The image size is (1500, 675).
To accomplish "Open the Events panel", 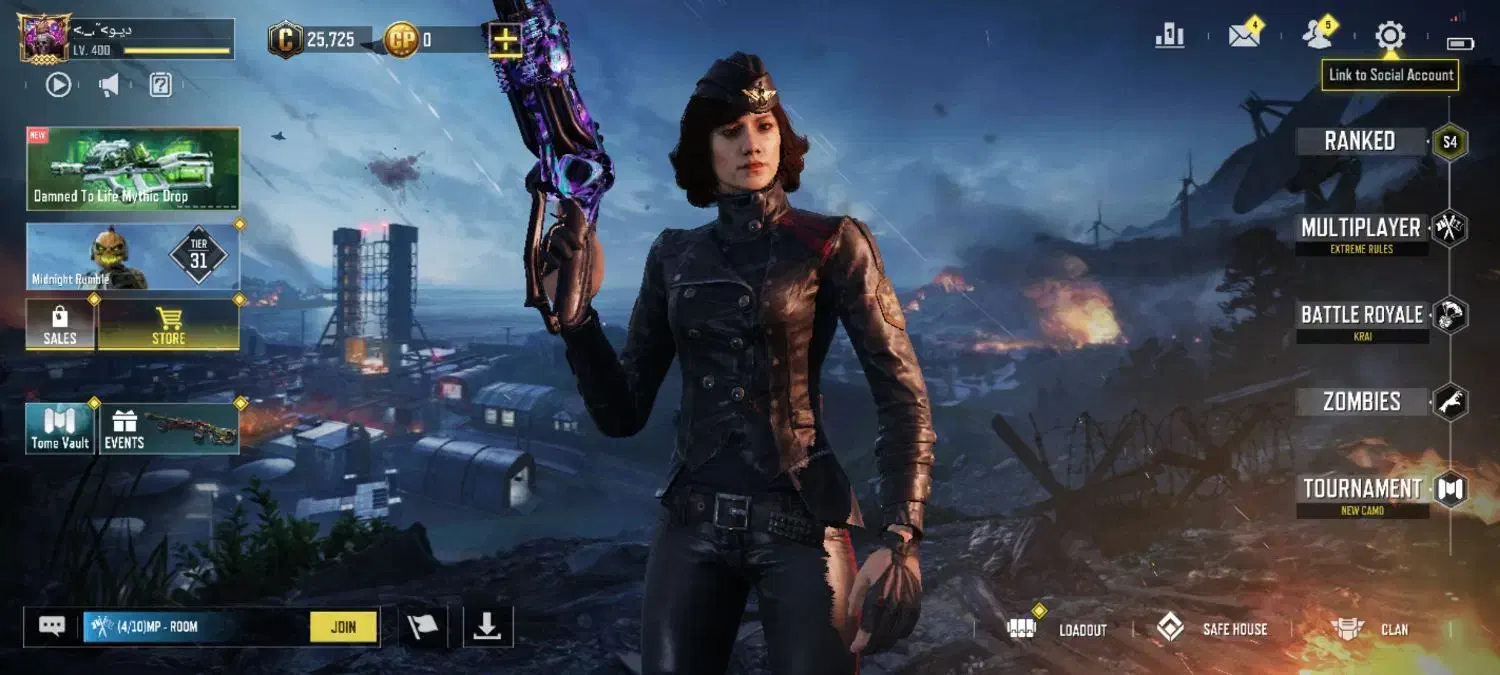I will tap(168, 428).
